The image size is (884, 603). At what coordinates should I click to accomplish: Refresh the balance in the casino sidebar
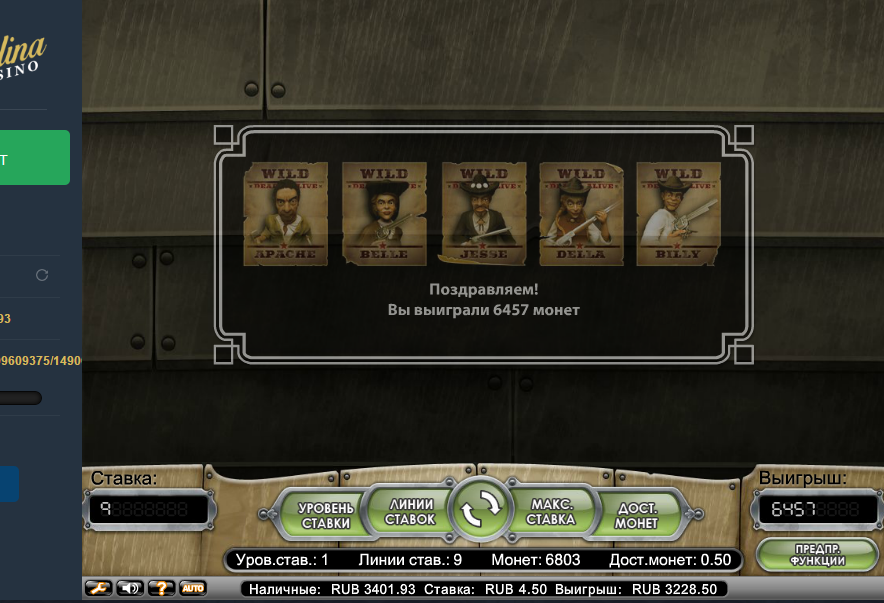coord(42,275)
